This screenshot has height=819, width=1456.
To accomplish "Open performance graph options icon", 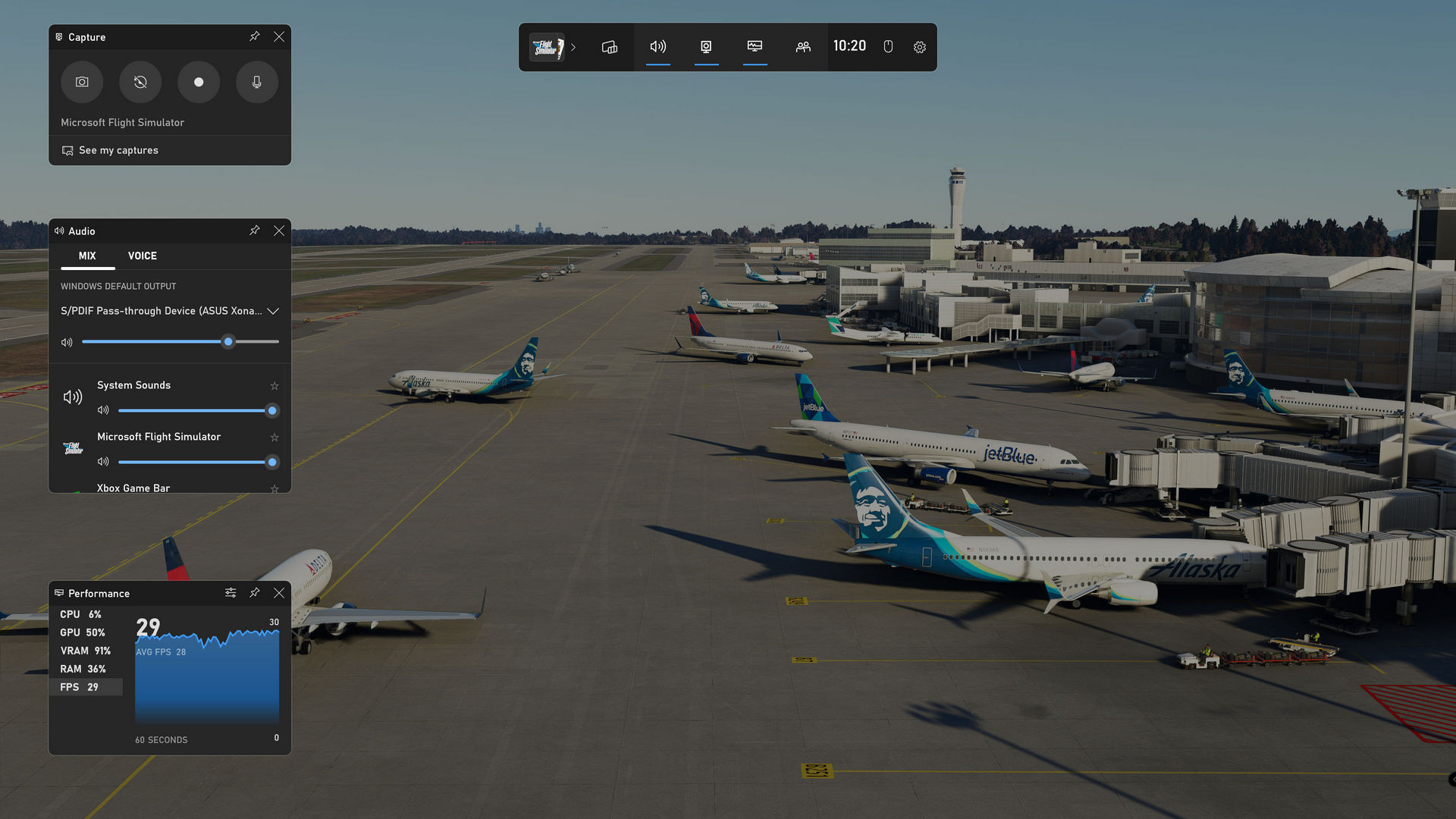I will [x=231, y=592].
